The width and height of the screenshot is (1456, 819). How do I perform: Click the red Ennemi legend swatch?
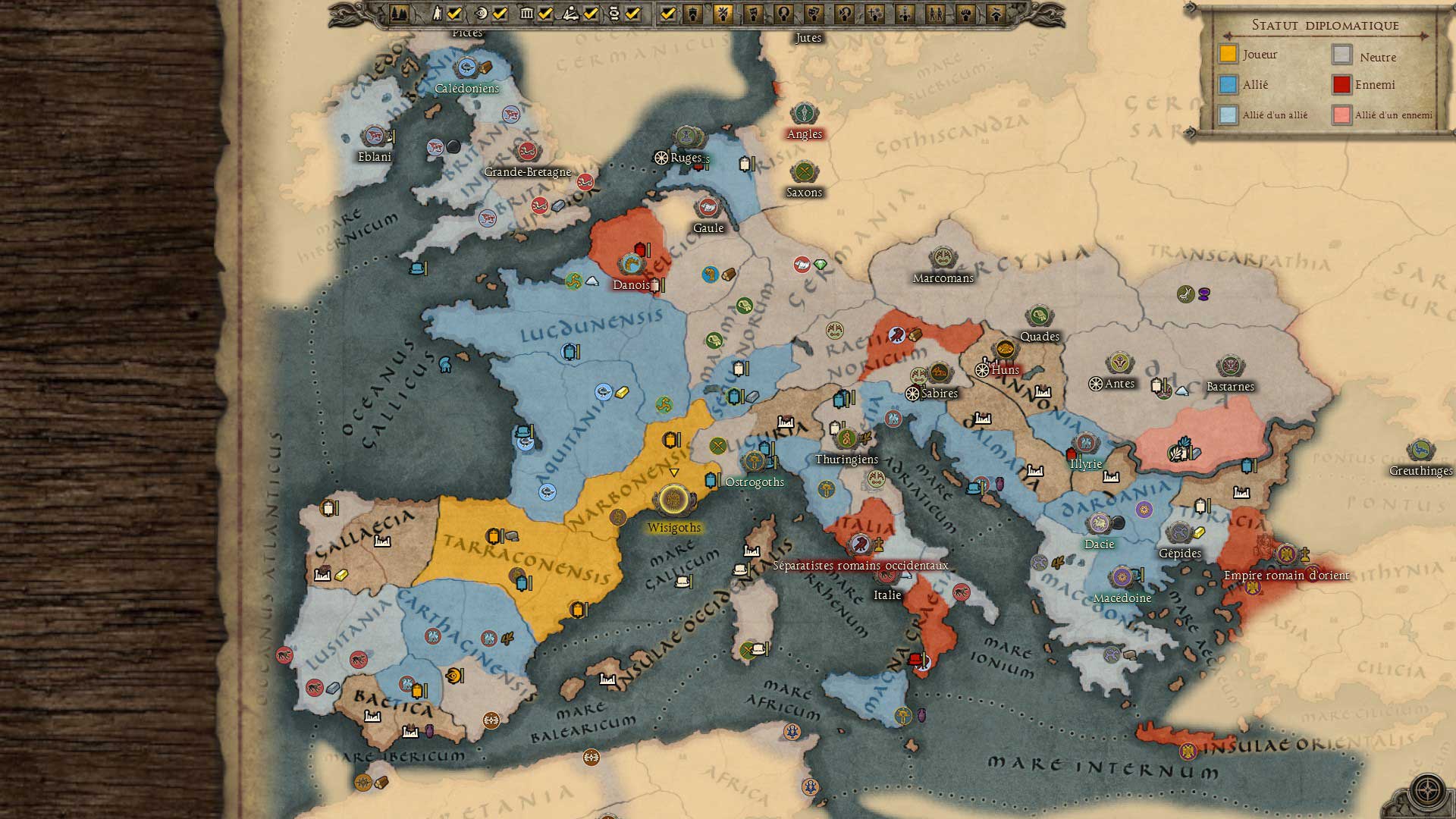(x=1341, y=85)
